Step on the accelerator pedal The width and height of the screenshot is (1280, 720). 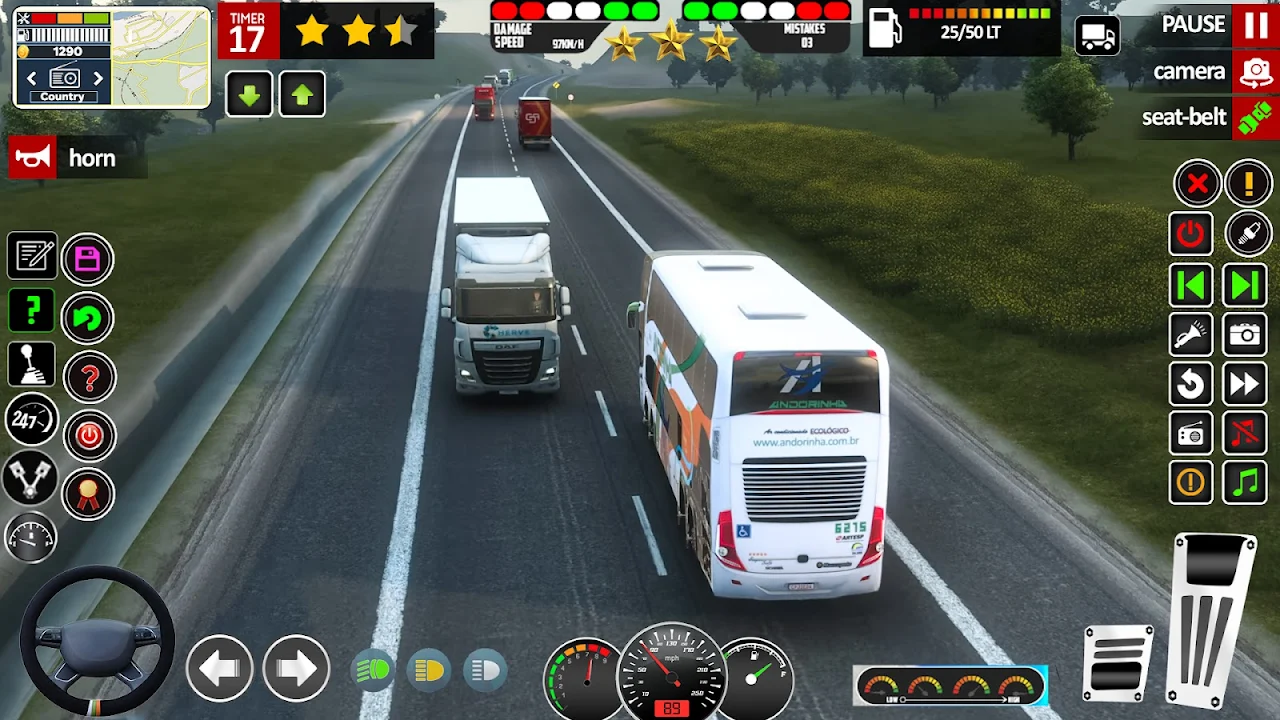click(x=1212, y=618)
